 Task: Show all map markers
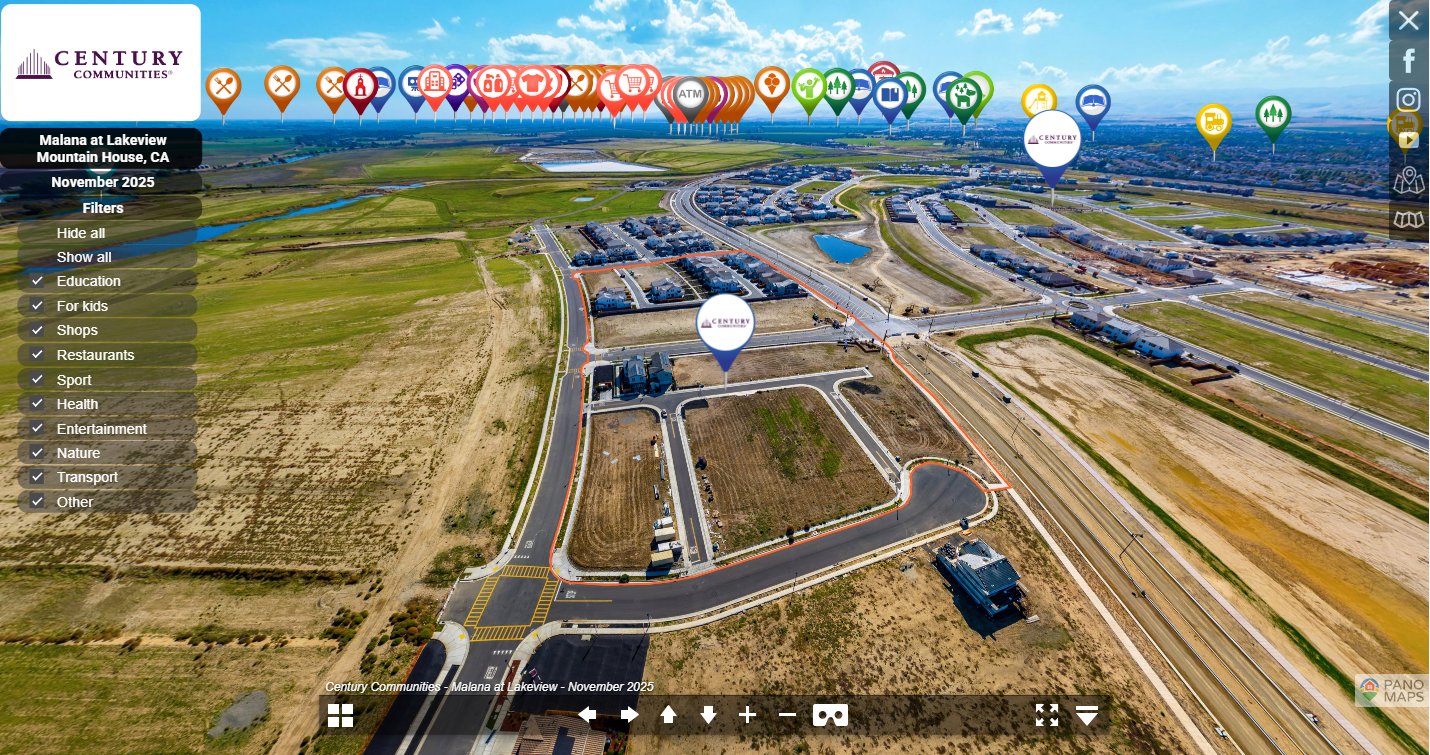[x=84, y=257]
